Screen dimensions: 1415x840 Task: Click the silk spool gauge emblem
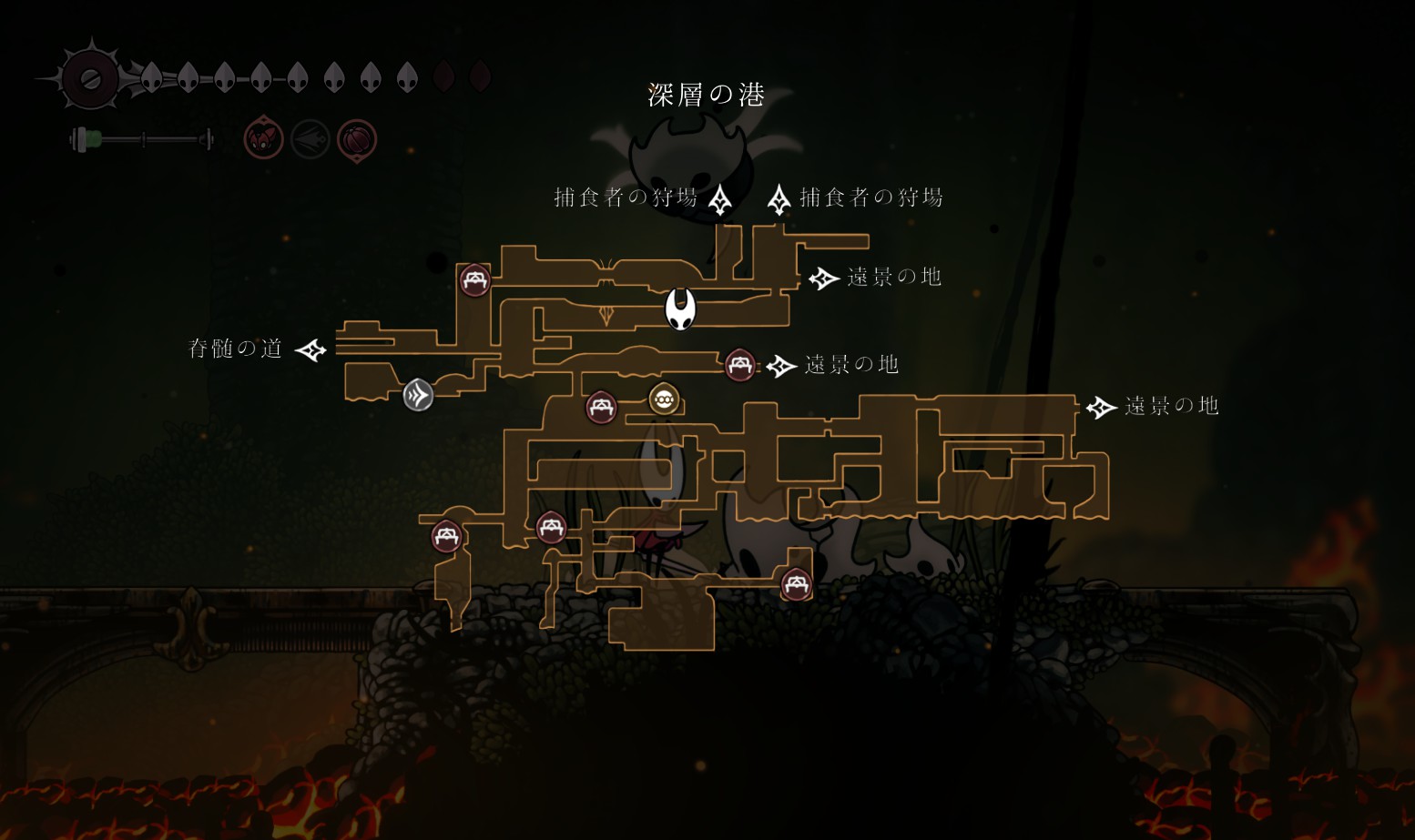click(90, 78)
